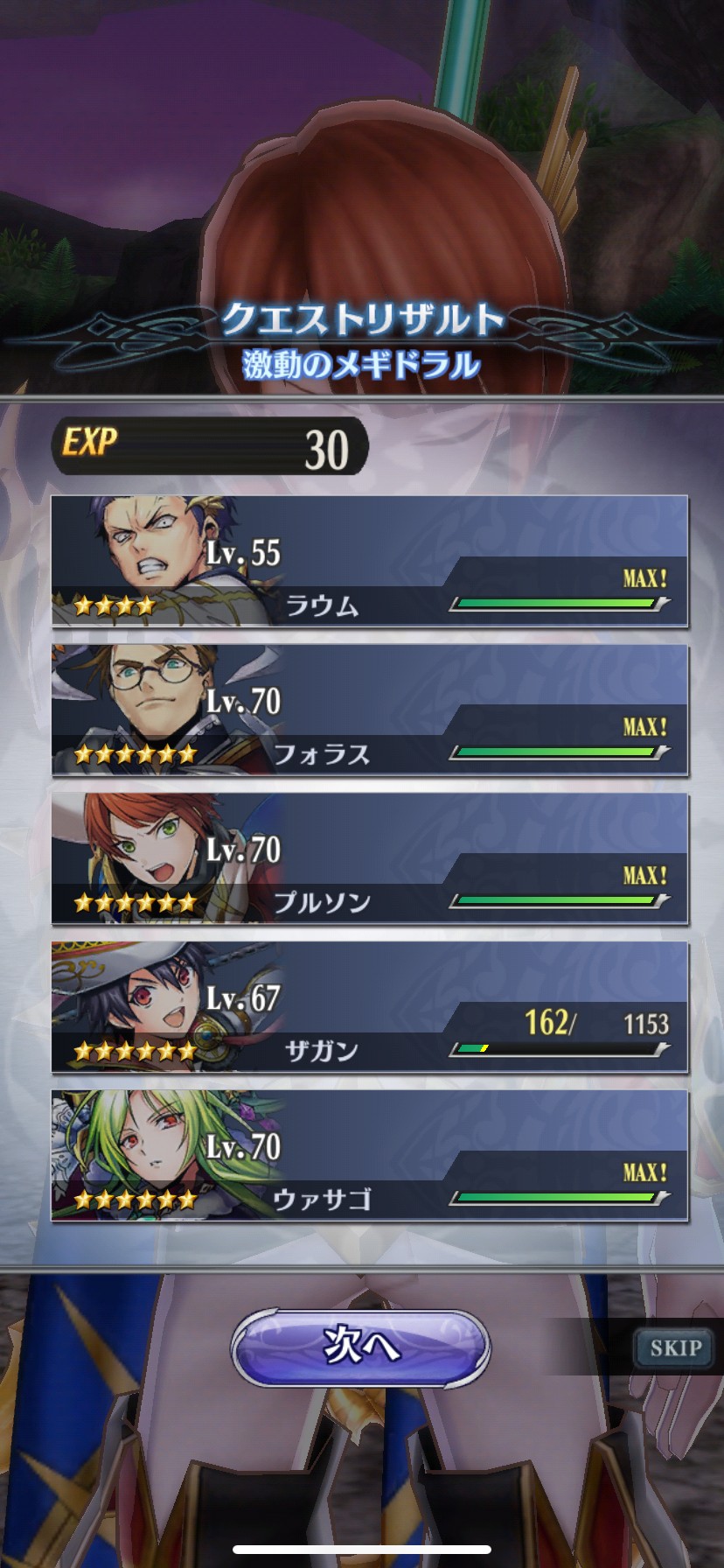The image size is (724, 1568).
Task: Skip the result animation with SKIP
Action: coord(675,1347)
